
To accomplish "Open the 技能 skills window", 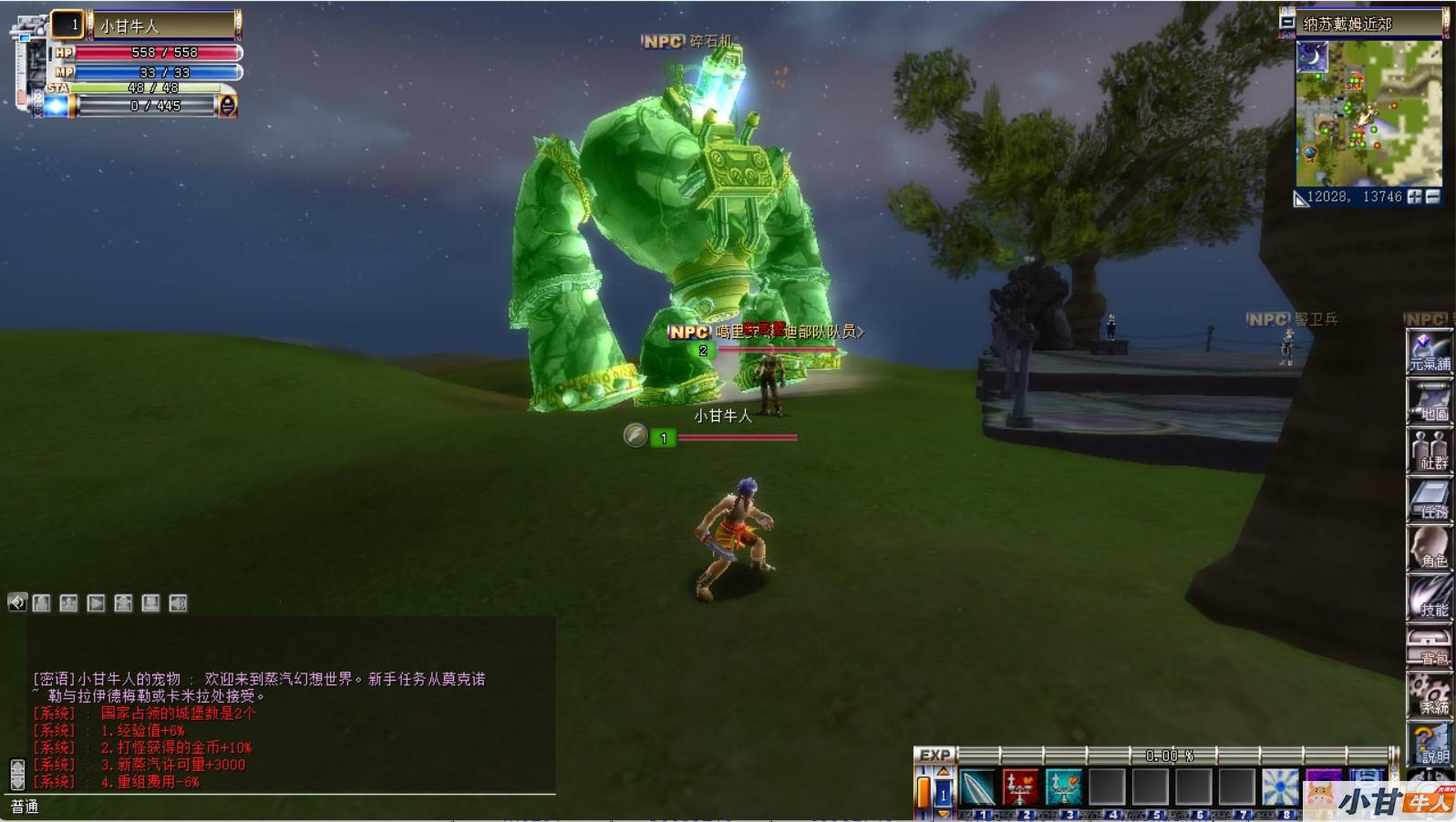I will [1429, 598].
